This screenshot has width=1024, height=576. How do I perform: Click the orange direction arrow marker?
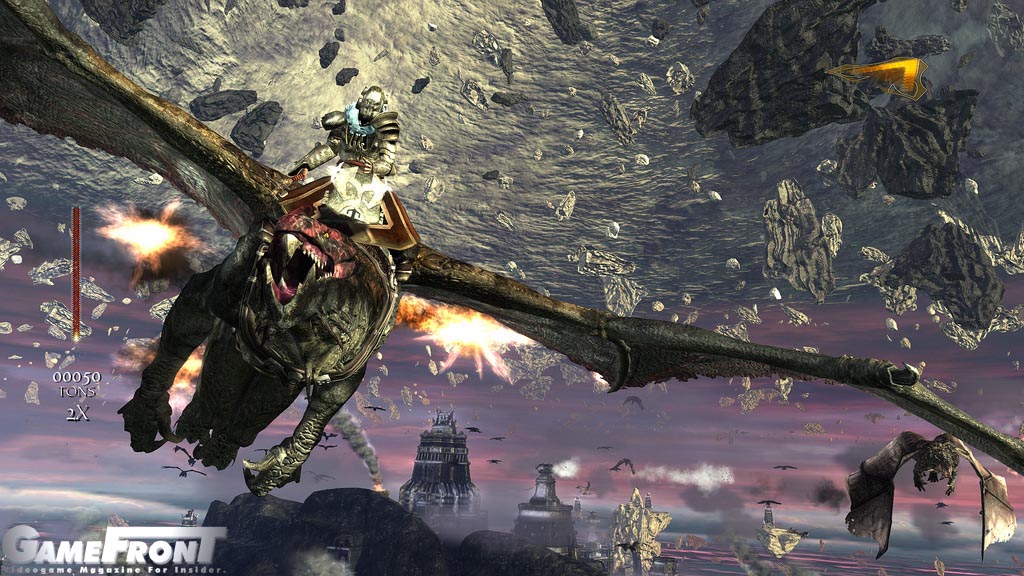(883, 75)
